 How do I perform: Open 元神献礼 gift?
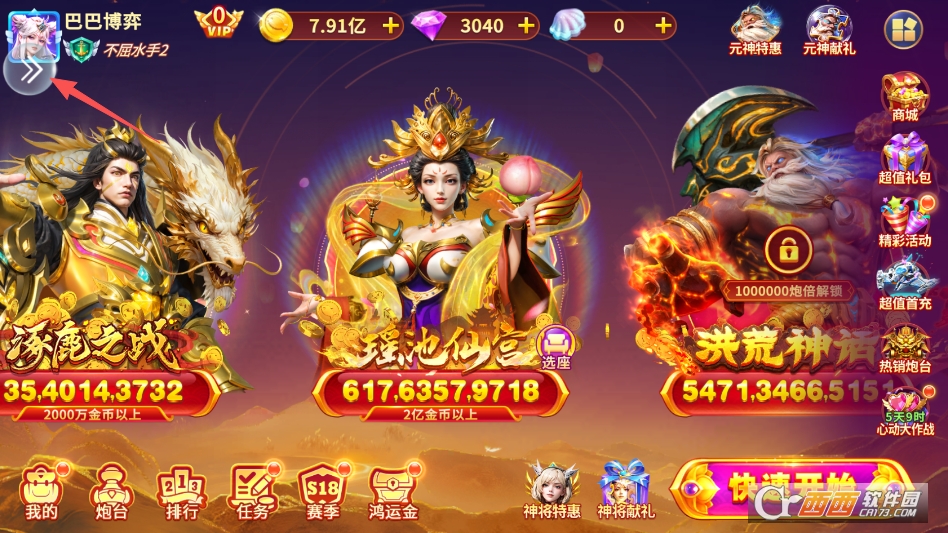[x=829, y=29]
